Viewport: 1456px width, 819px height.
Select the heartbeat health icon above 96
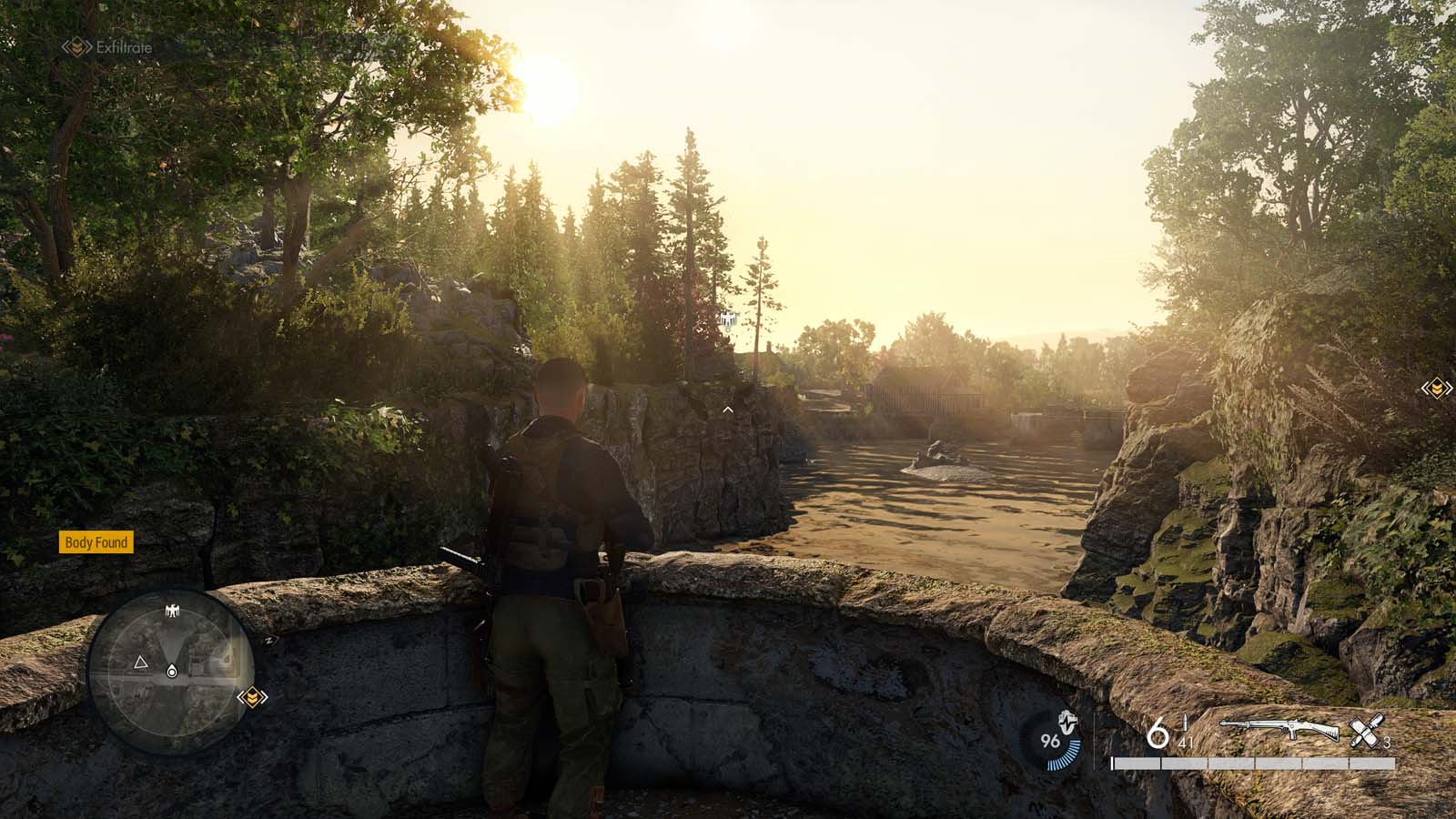[1067, 722]
